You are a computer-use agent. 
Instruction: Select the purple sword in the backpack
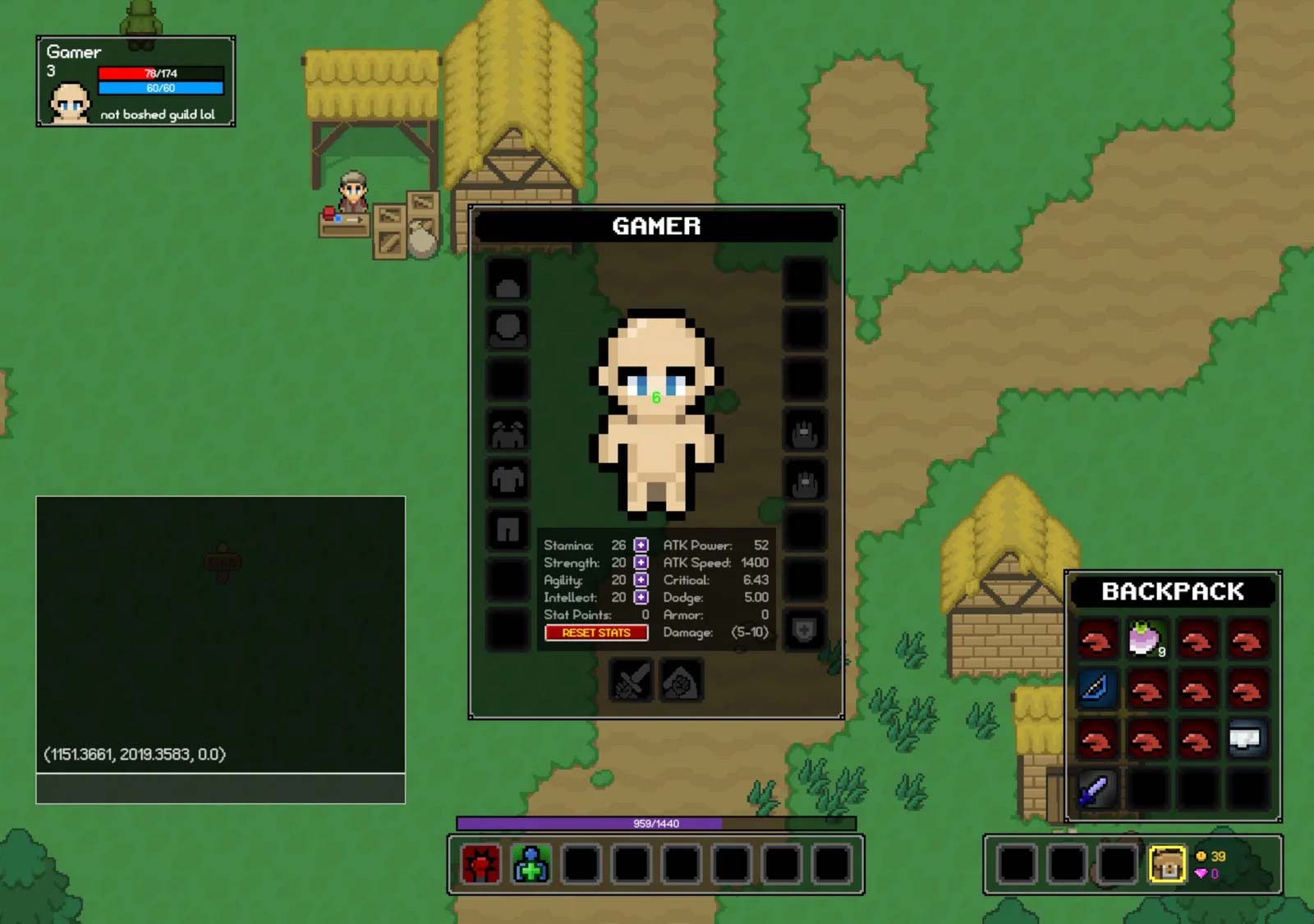tap(1096, 789)
